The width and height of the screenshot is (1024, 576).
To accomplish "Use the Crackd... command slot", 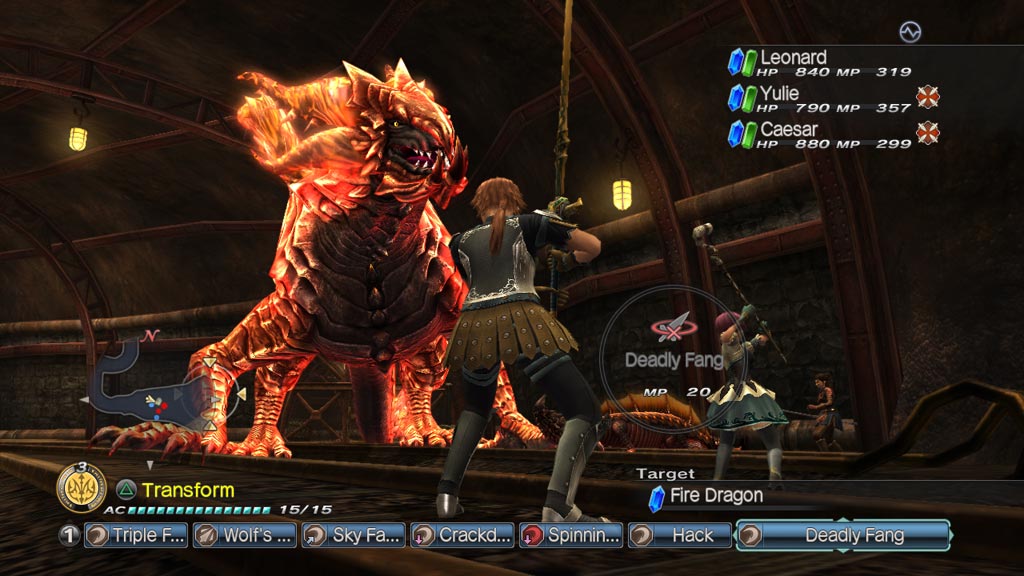I will coord(462,535).
